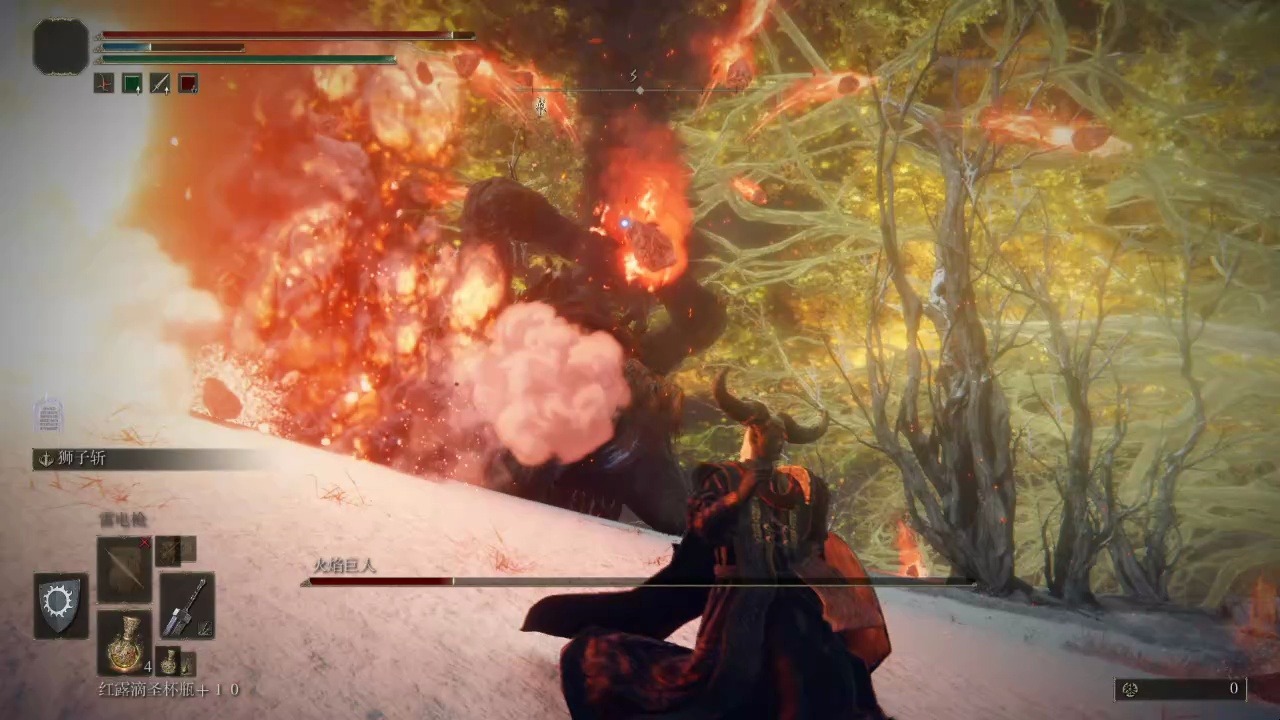Viewport: 1280px width, 720px height.
Task: Select the sun-emblem shield slot
Action: [x=61, y=605]
